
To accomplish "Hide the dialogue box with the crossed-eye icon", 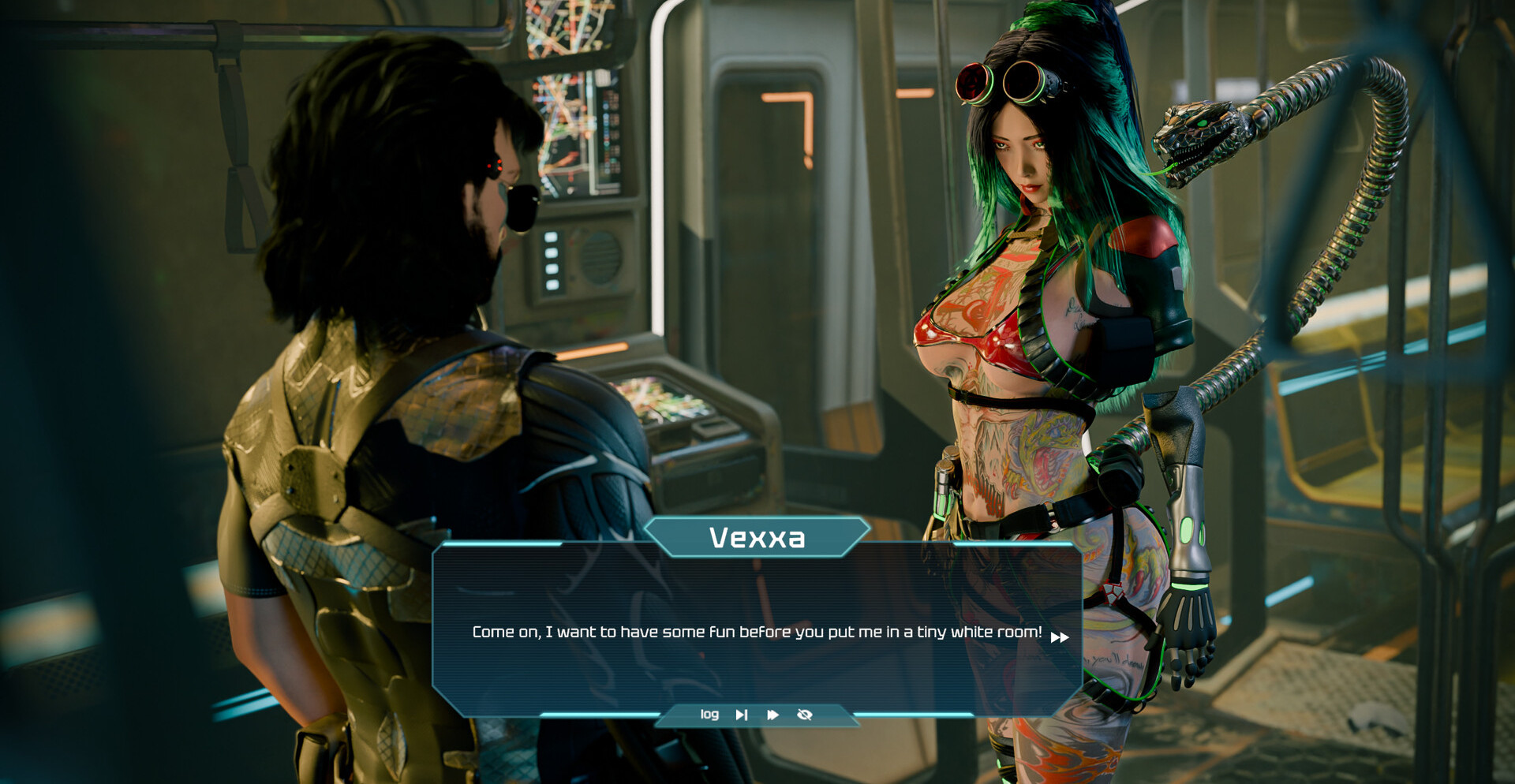I will 805,715.
